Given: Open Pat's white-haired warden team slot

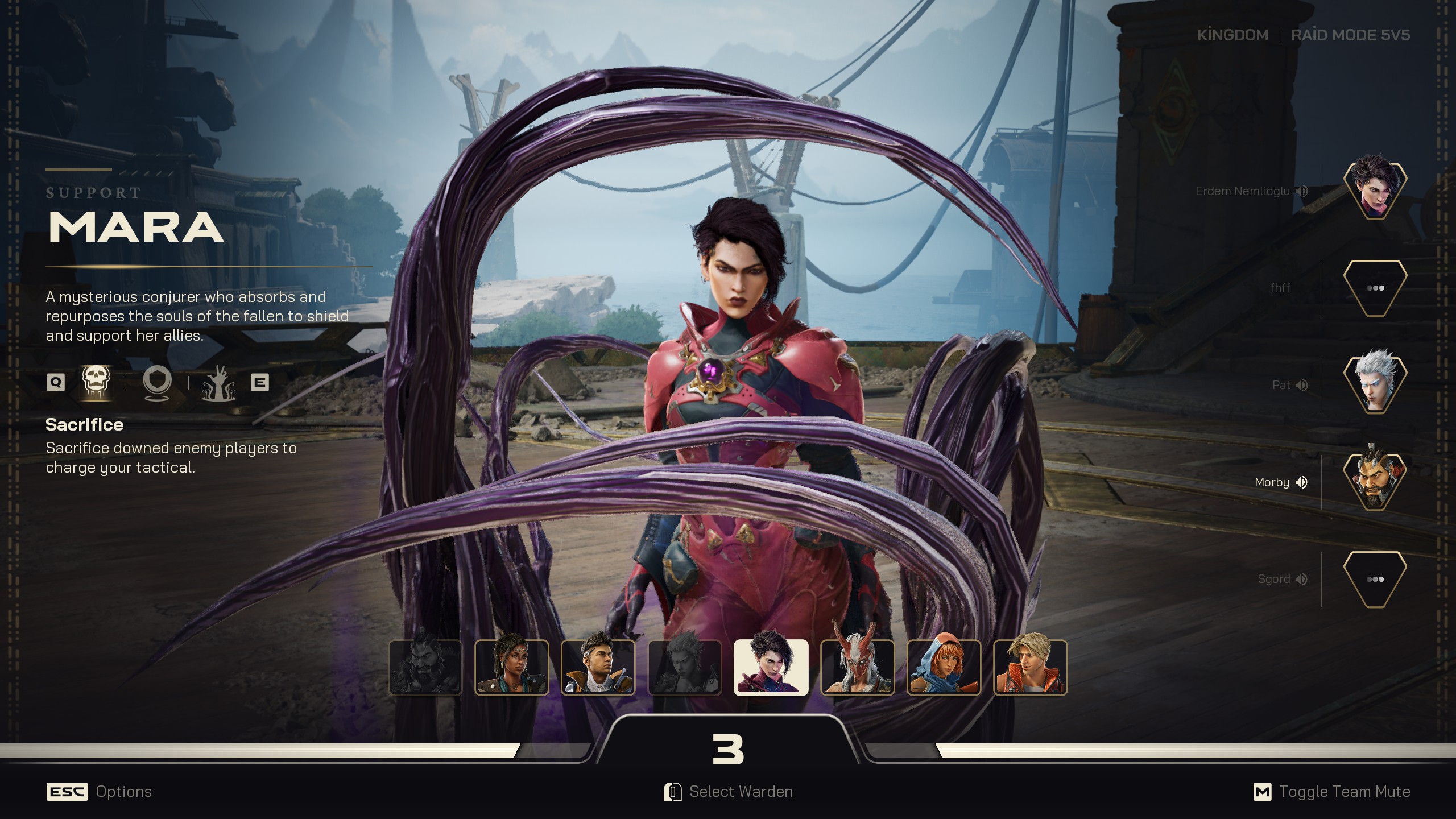Looking at the screenshot, I should (1375, 384).
